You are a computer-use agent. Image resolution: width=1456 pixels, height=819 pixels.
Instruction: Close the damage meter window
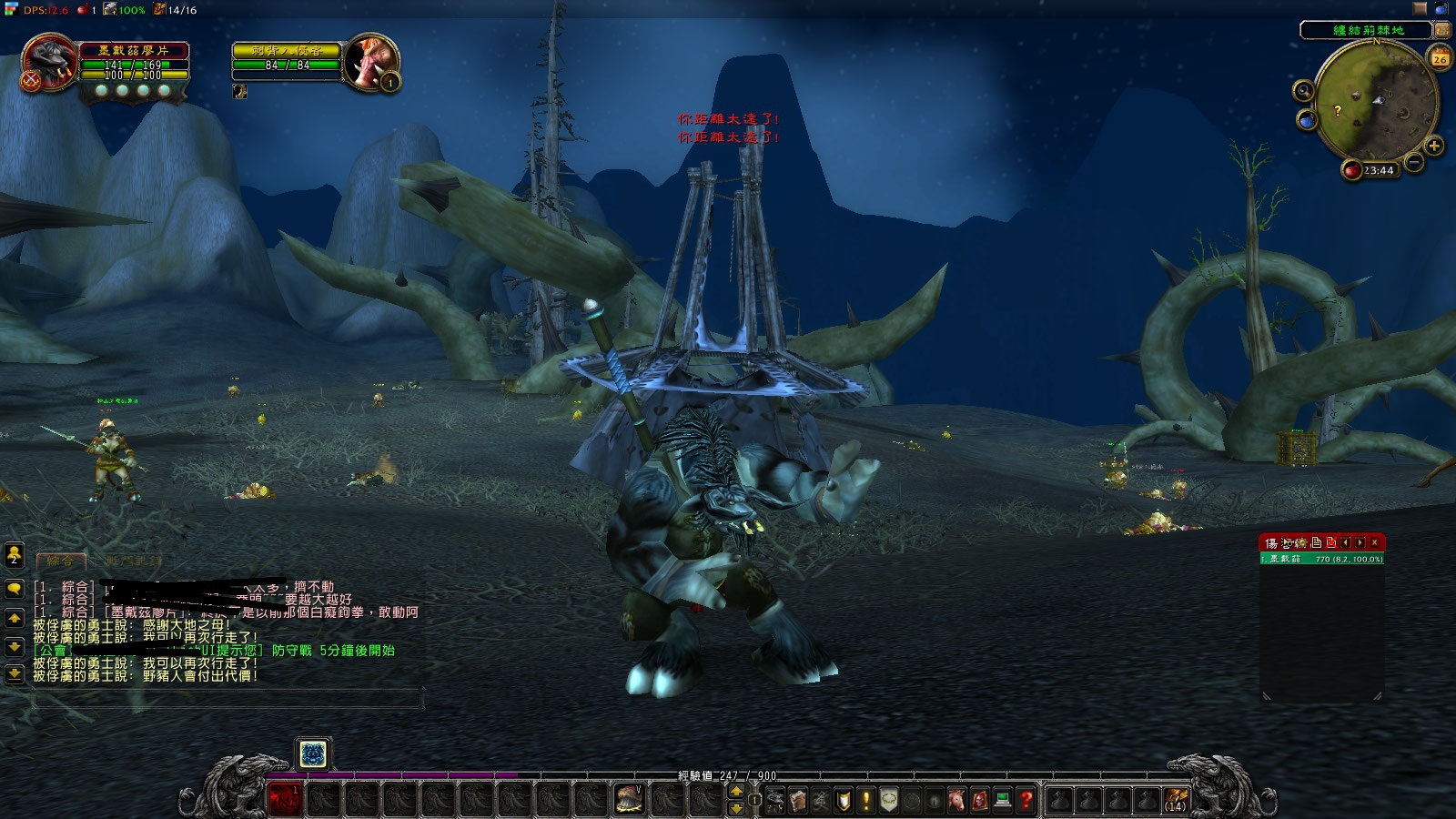[1374, 543]
